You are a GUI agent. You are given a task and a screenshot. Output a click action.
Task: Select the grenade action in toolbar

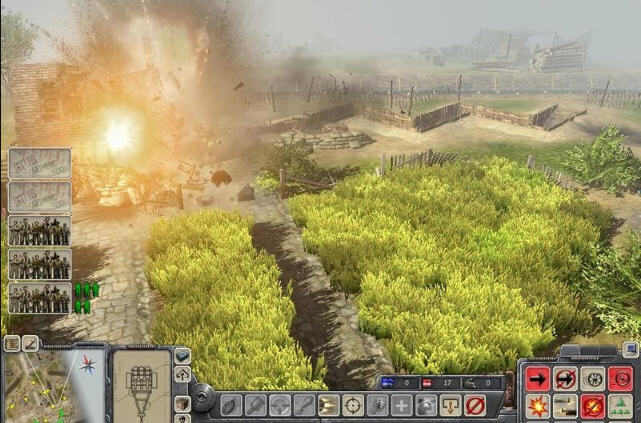229,405
